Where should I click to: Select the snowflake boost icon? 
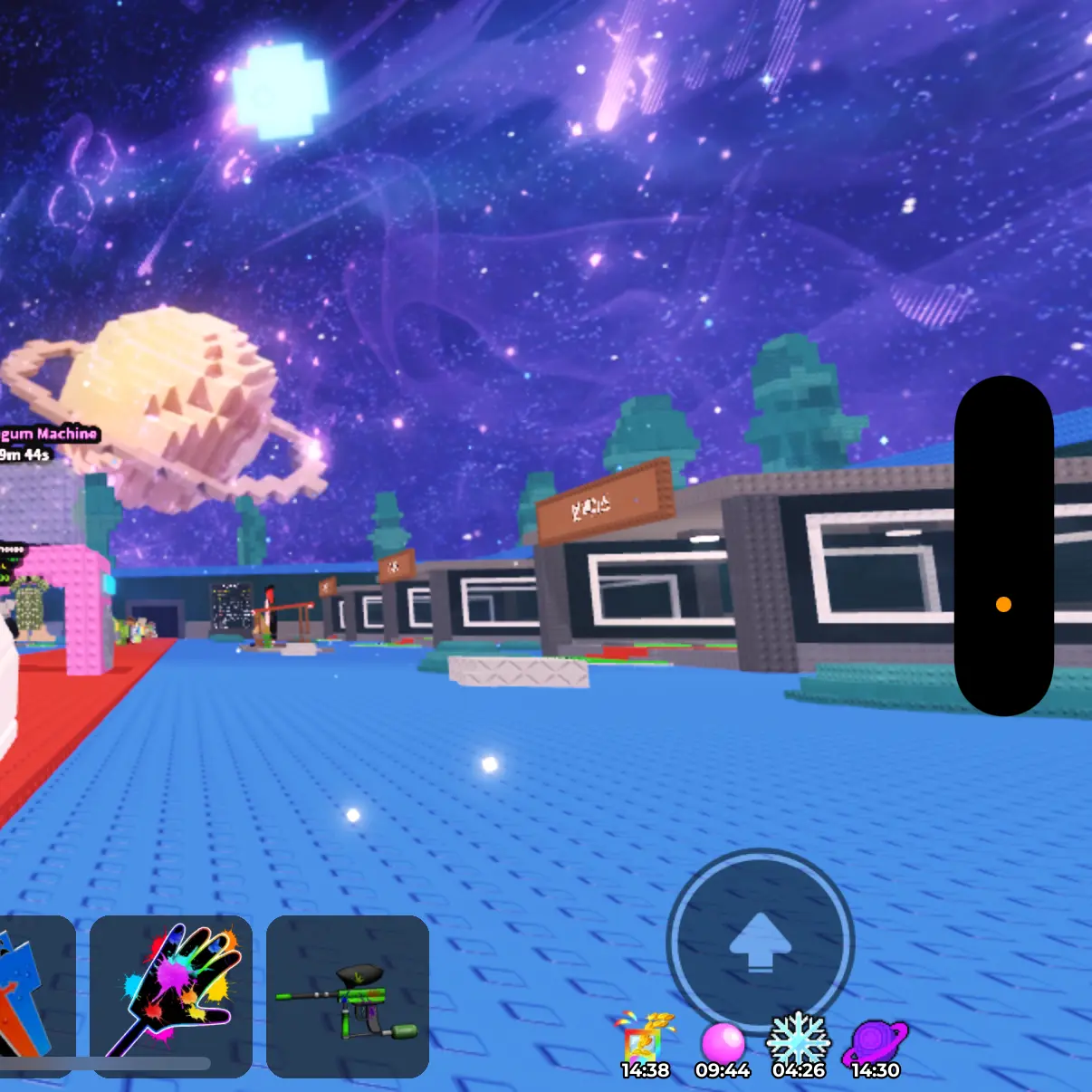(798, 1041)
